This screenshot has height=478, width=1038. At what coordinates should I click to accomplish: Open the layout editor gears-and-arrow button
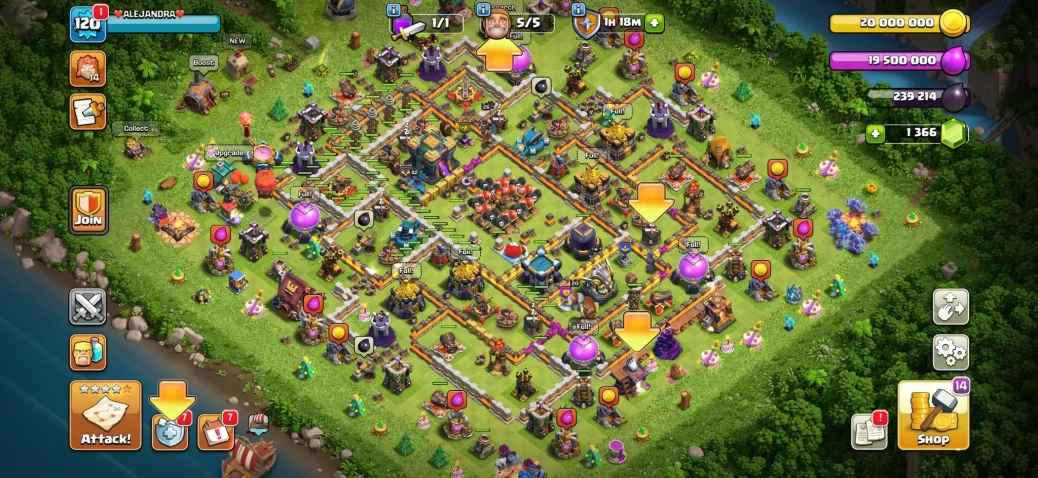[x=950, y=307]
